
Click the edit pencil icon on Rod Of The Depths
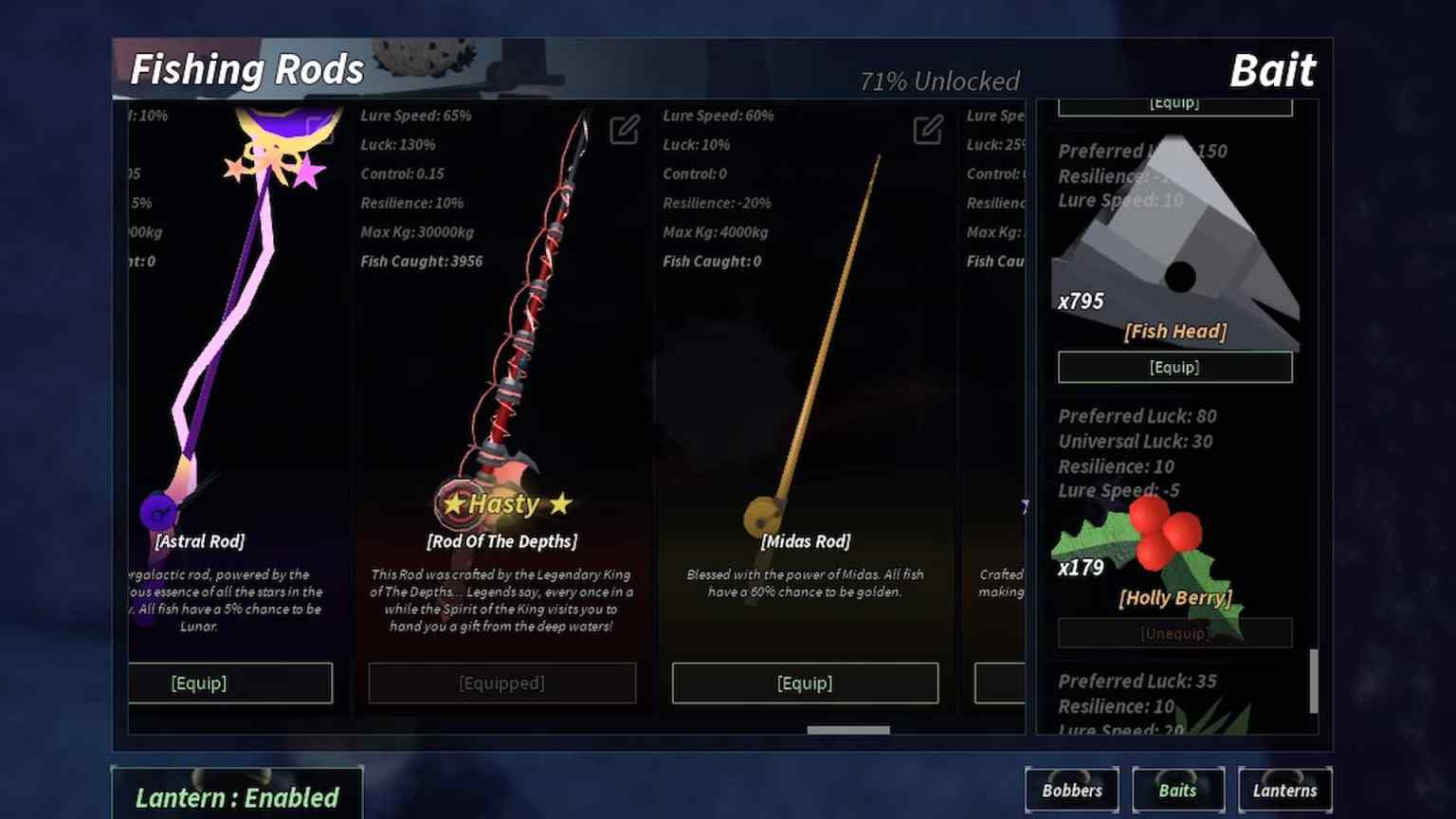click(x=624, y=130)
